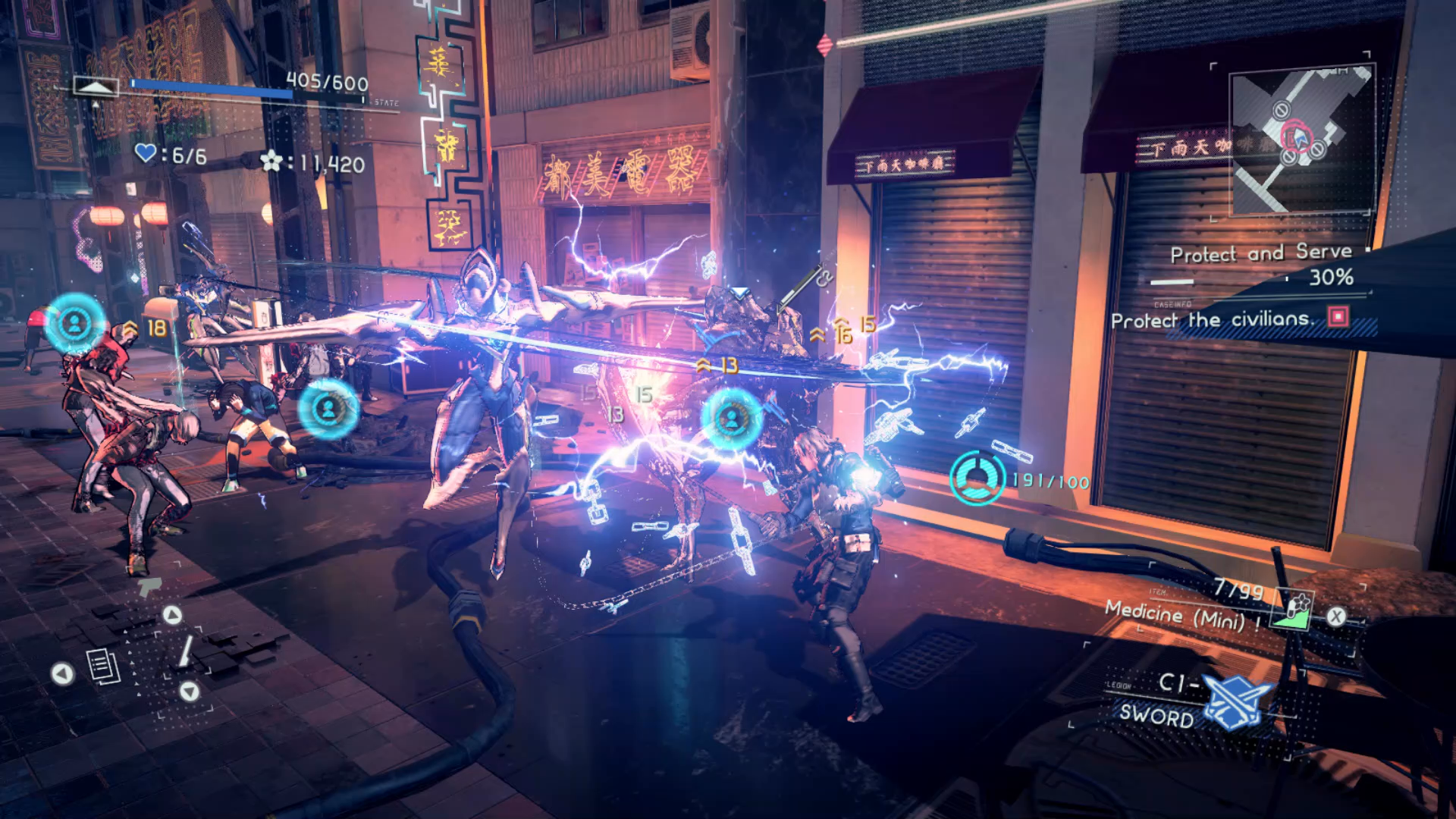Click the circular Legion gauge icon
The height and width of the screenshot is (819, 1456).
click(x=977, y=478)
